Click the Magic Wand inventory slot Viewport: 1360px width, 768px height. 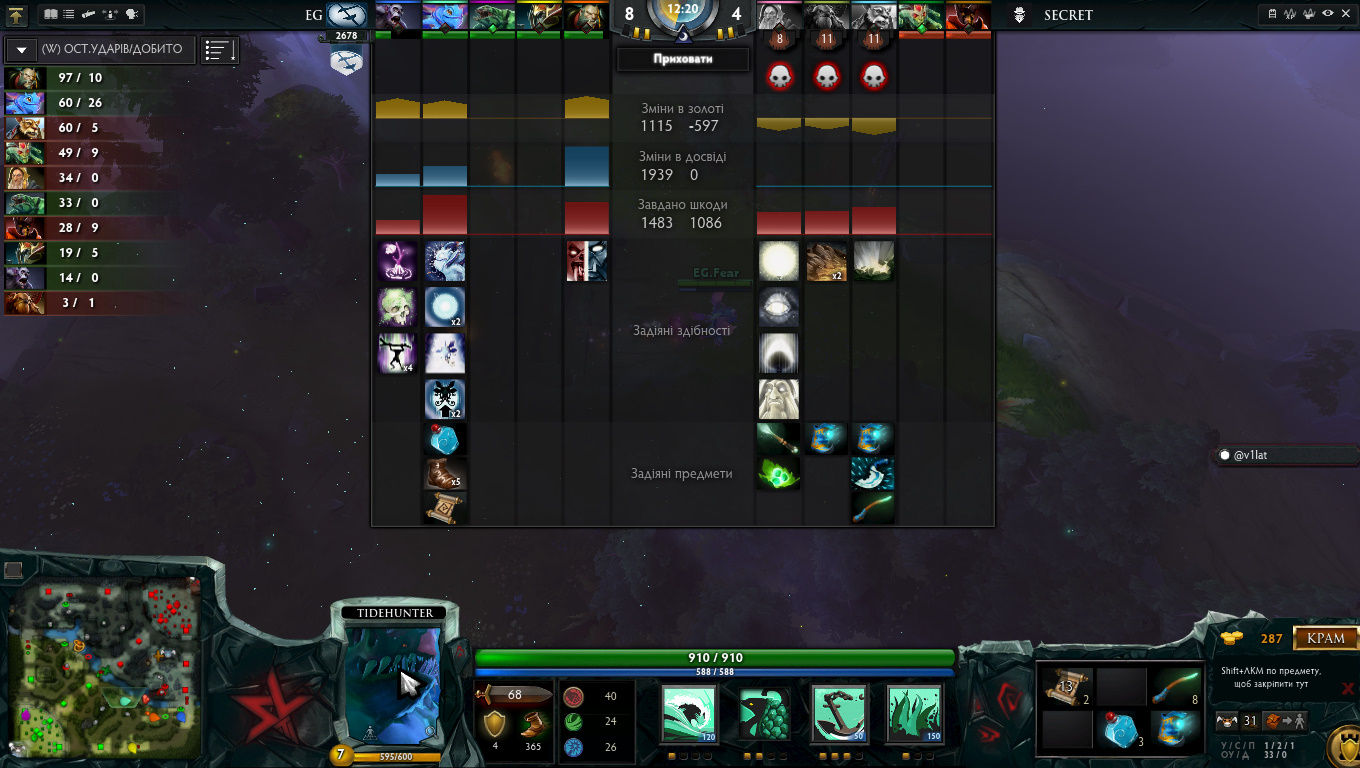click(x=1176, y=686)
